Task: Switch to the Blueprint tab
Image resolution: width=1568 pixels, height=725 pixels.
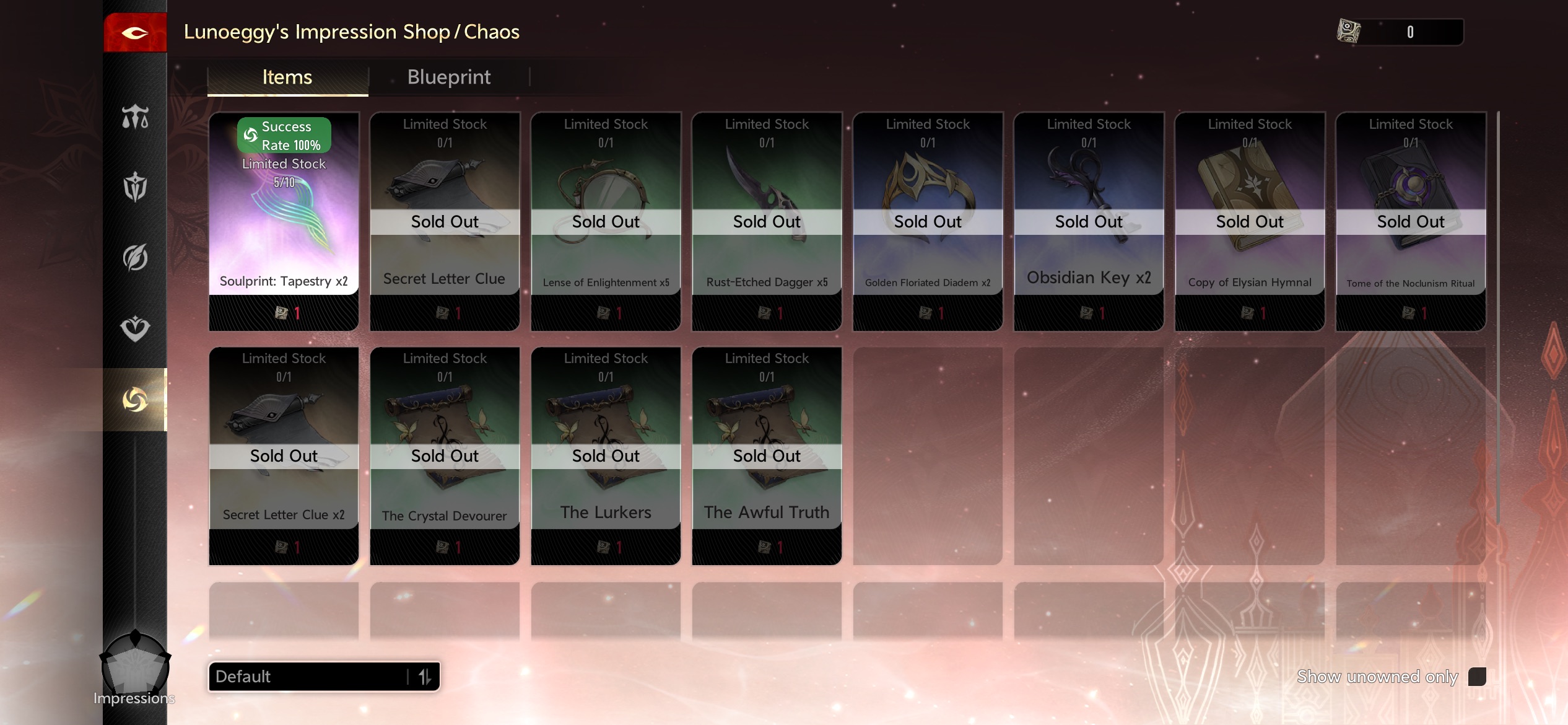Action: click(x=448, y=77)
